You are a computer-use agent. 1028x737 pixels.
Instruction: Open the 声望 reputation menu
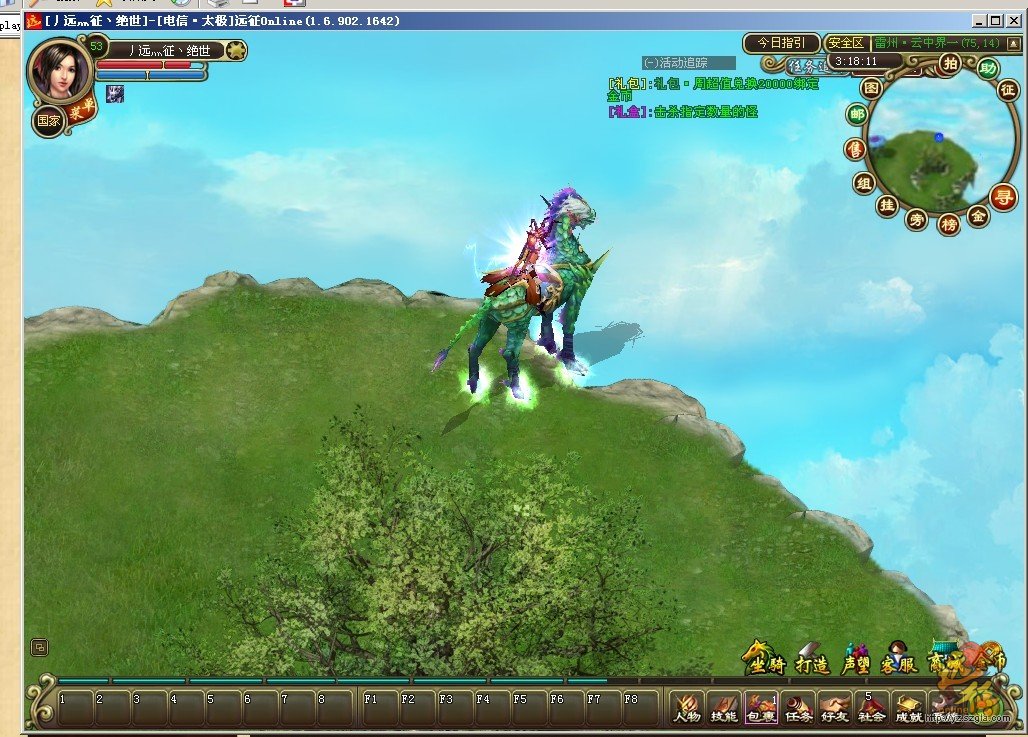click(x=855, y=661)
